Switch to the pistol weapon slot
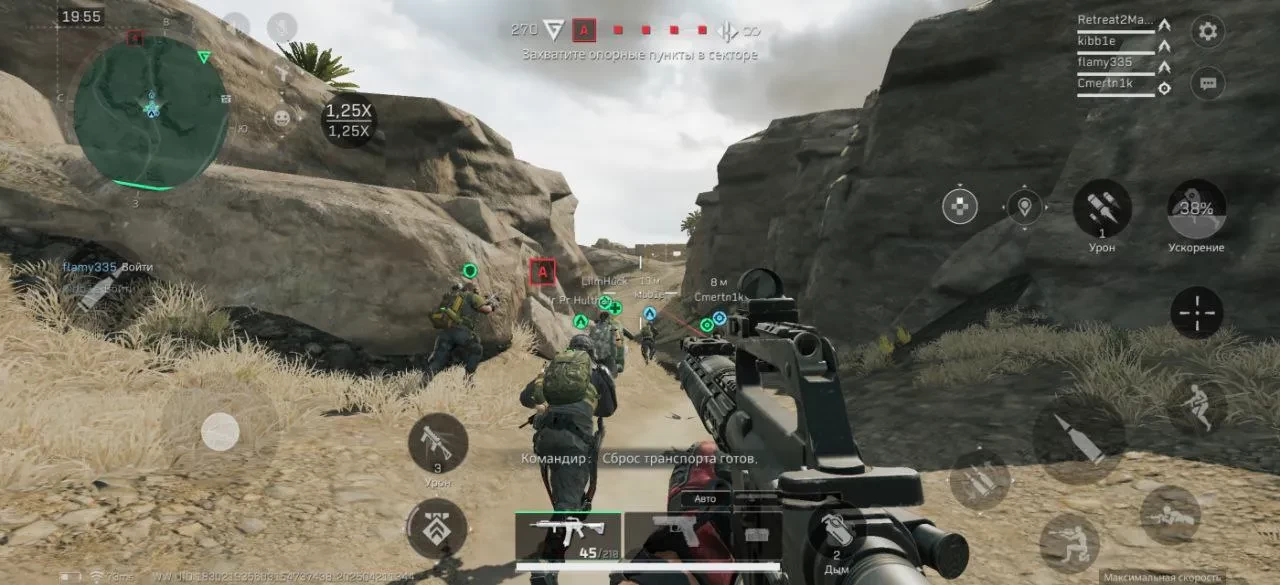The height and width of the screenshot is (585, 1280). [675, 533]
